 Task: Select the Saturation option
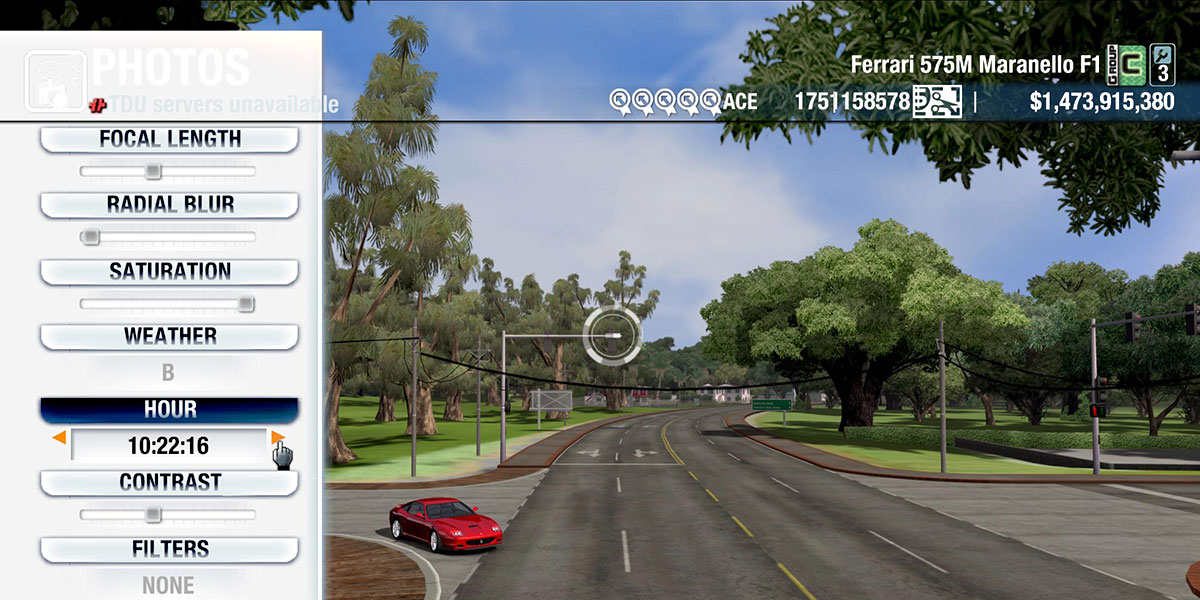coord(169,271)
